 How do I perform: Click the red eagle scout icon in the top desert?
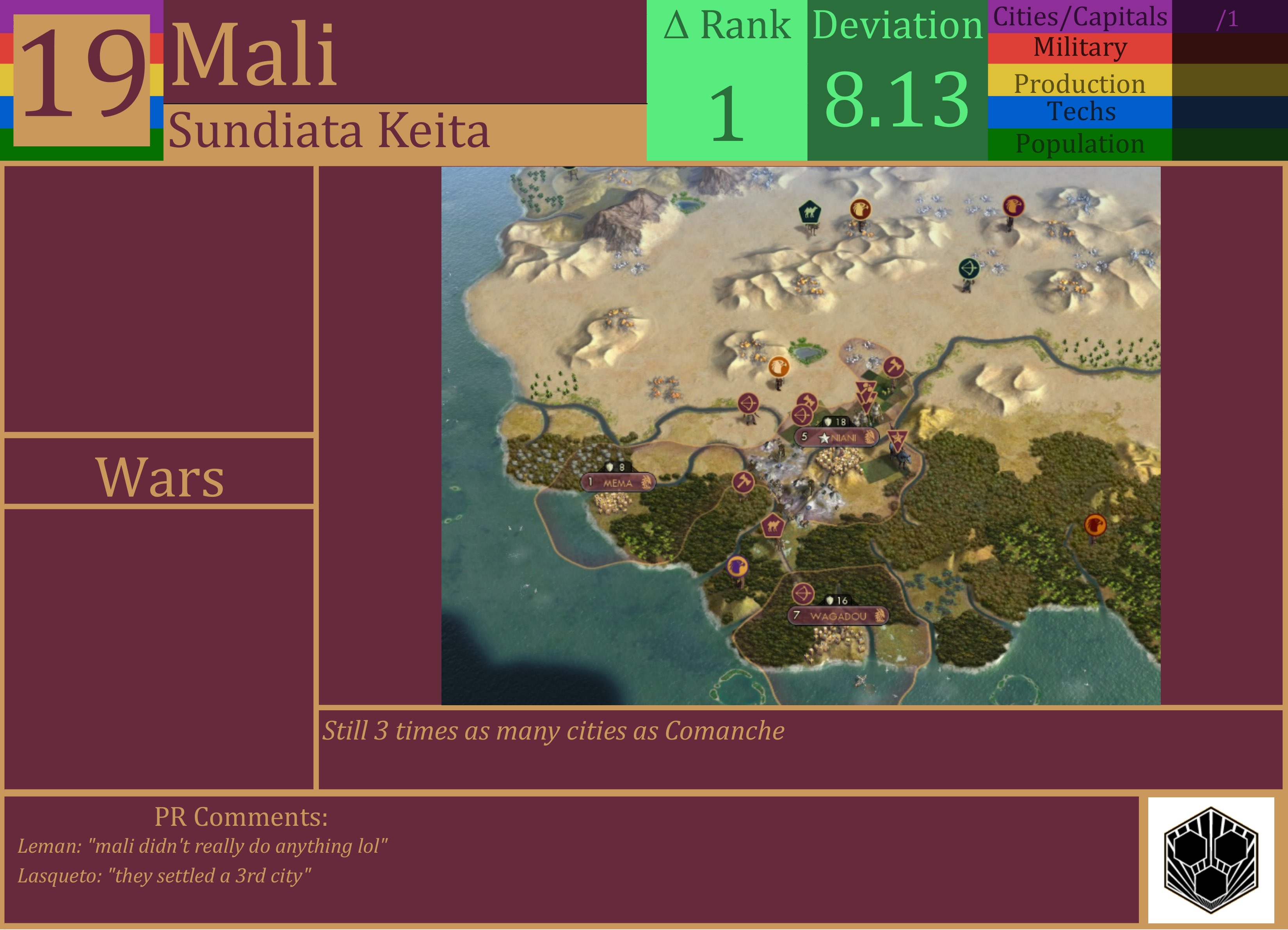point(861,209)
